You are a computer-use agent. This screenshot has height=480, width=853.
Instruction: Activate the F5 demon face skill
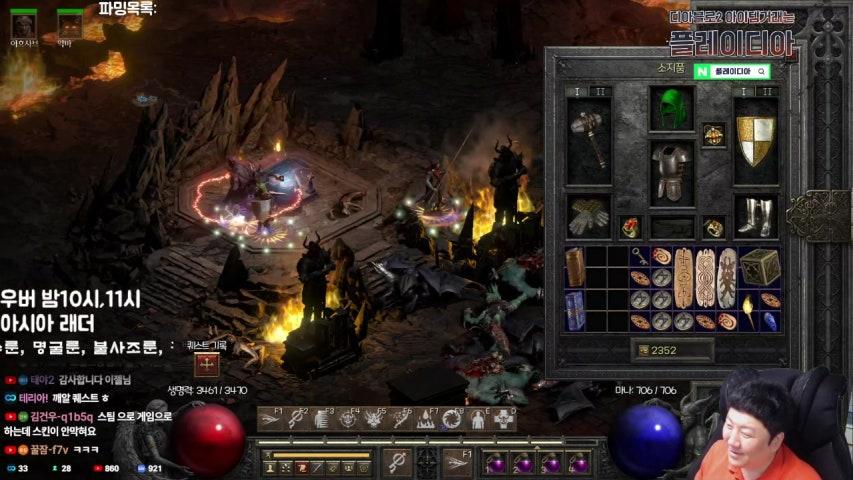(x=374, y=420)
